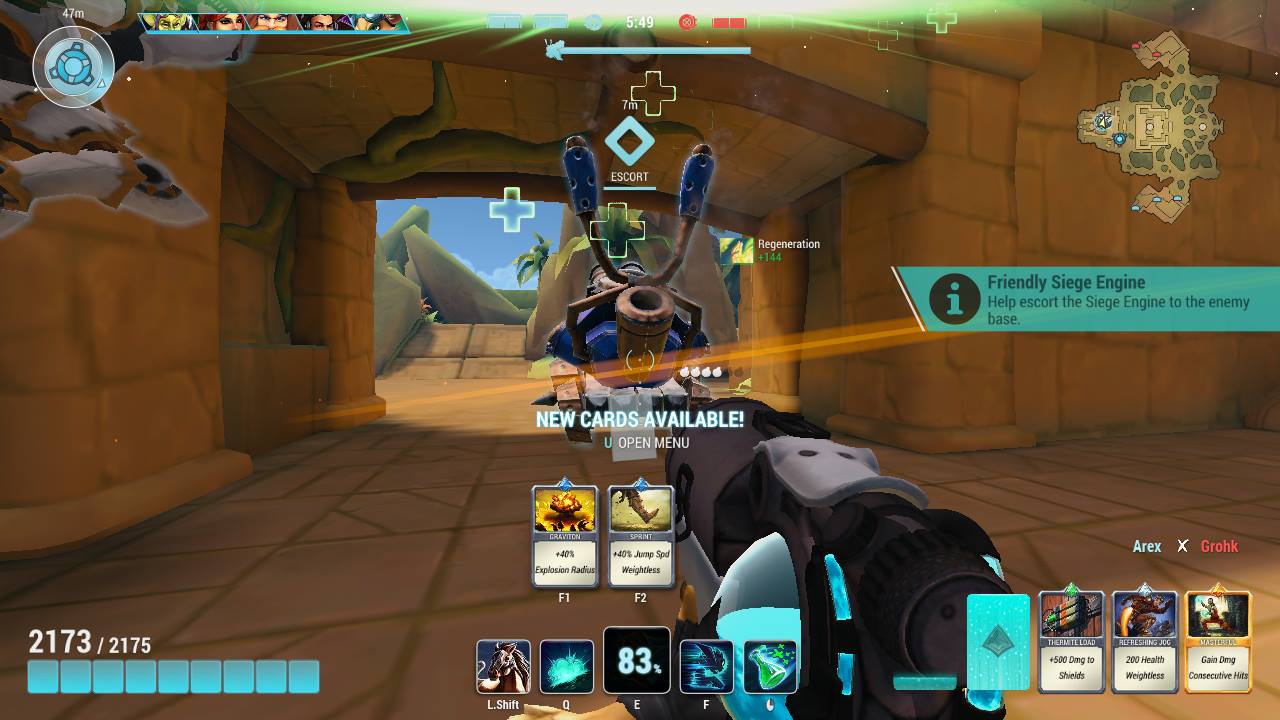Select the gold Masterful card
The image size is (1280, 720).
pos(1218,641)
